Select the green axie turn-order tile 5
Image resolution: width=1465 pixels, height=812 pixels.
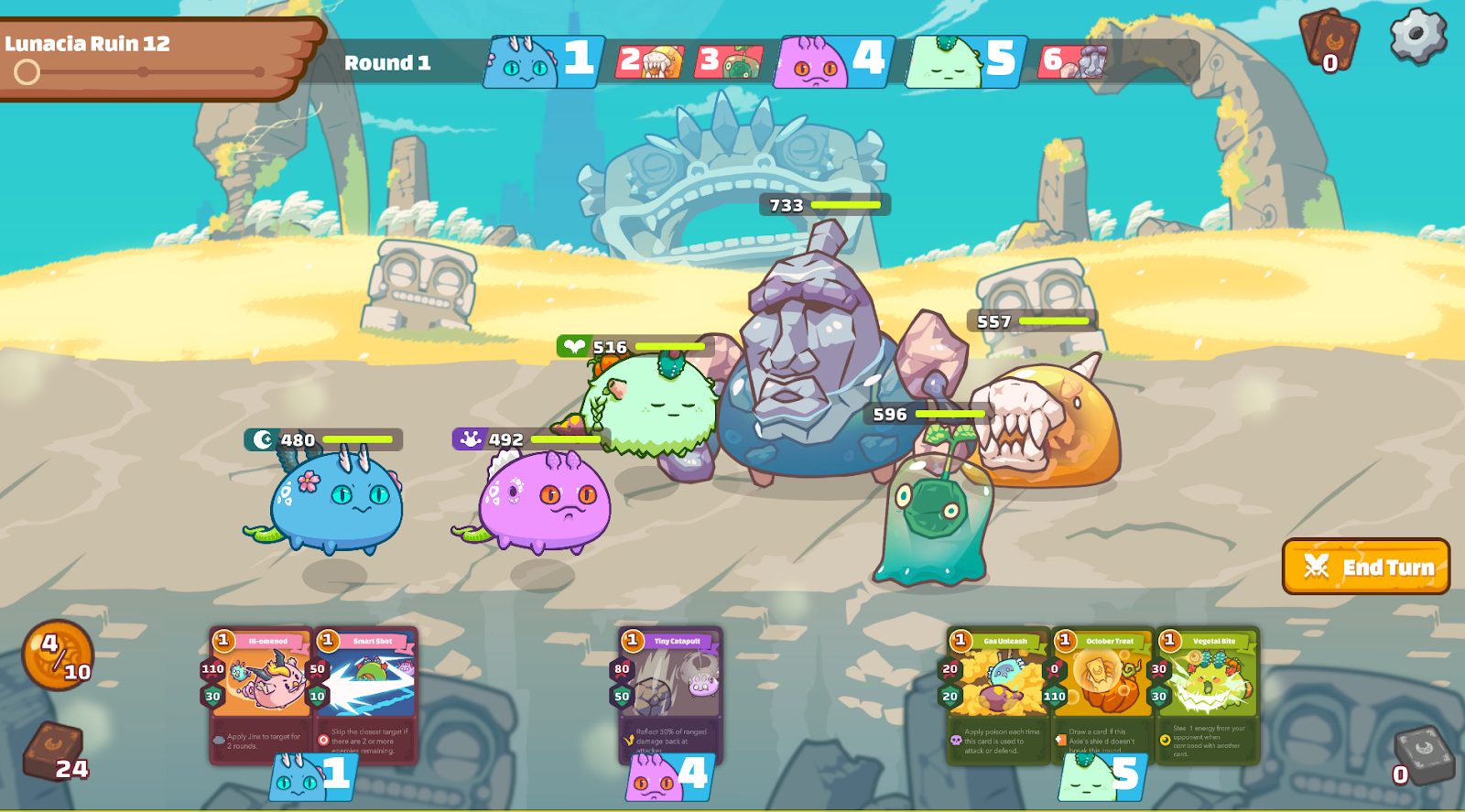(966, 61)
